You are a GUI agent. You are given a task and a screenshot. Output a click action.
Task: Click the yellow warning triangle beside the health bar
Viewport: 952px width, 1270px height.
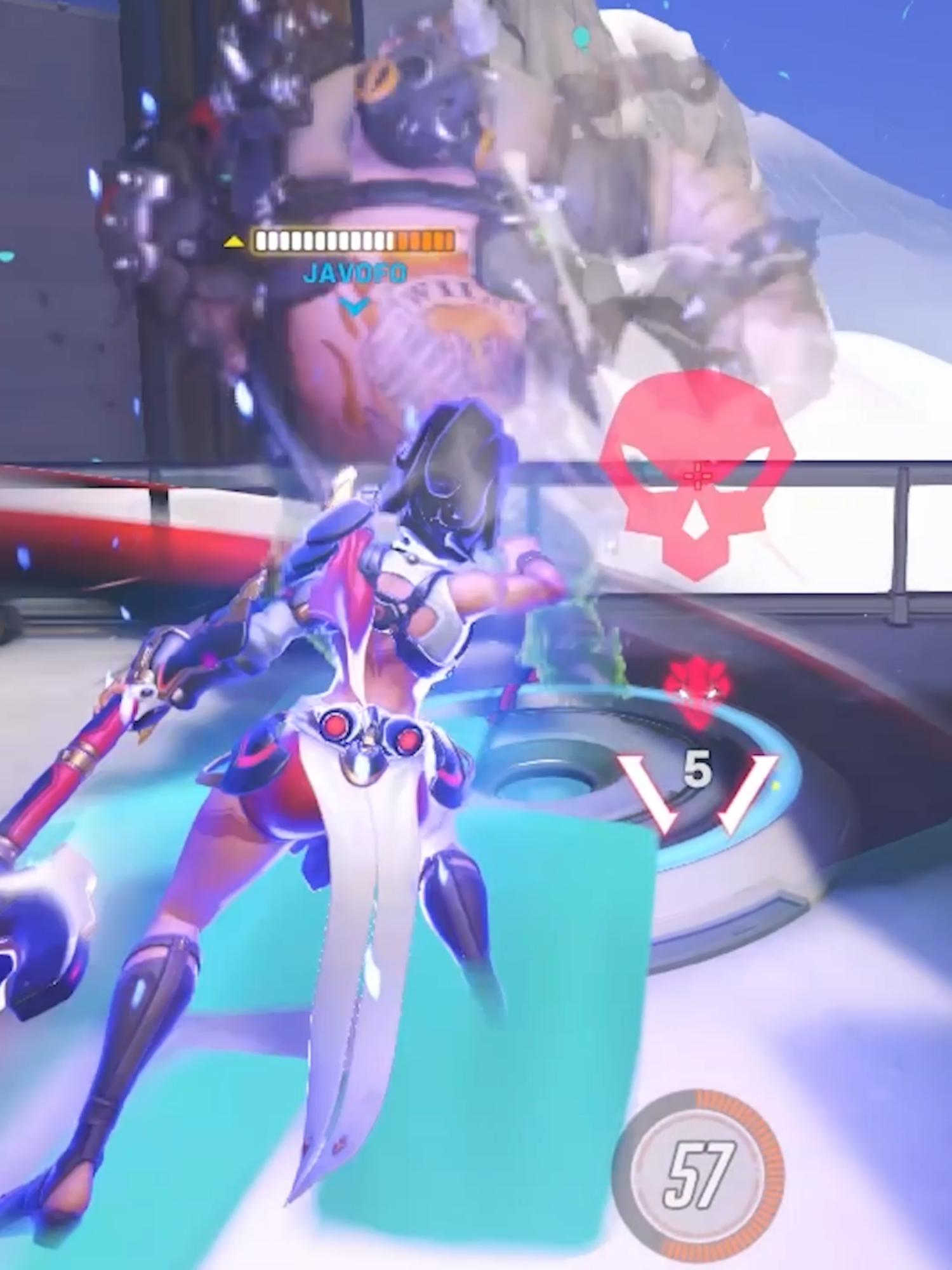pos(233,242)
